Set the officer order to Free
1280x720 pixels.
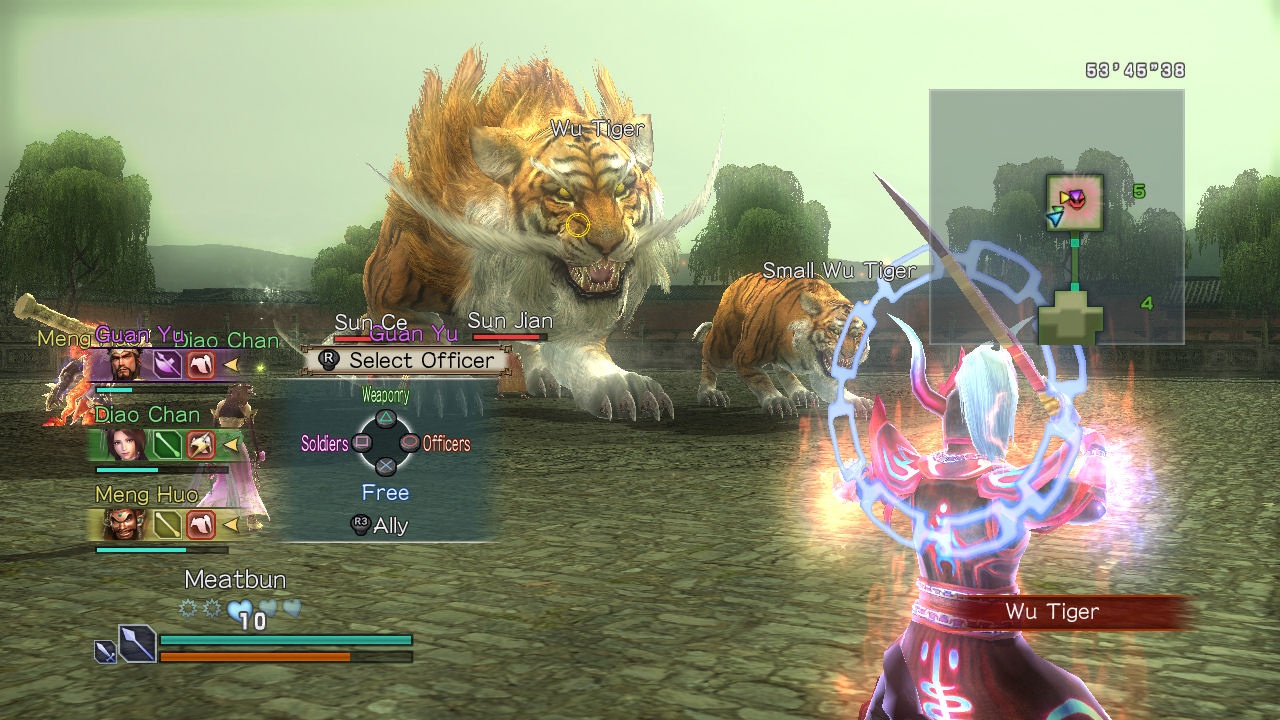coord(385,492)
